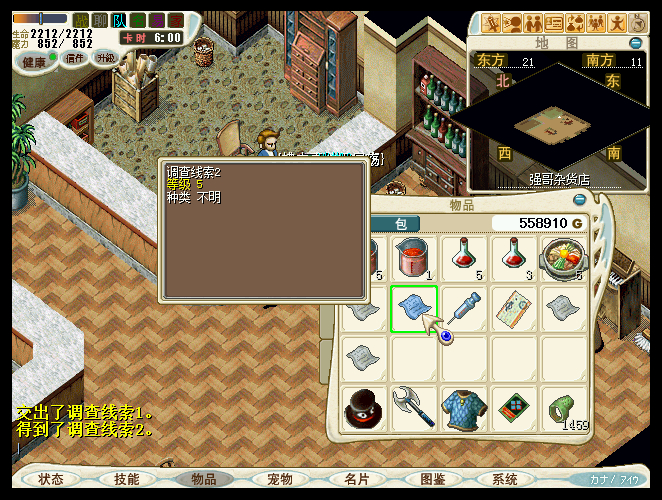The width and height of the screenshot is (662, 500).
Task: Select the hot pot food item
Action: (565, 258)
